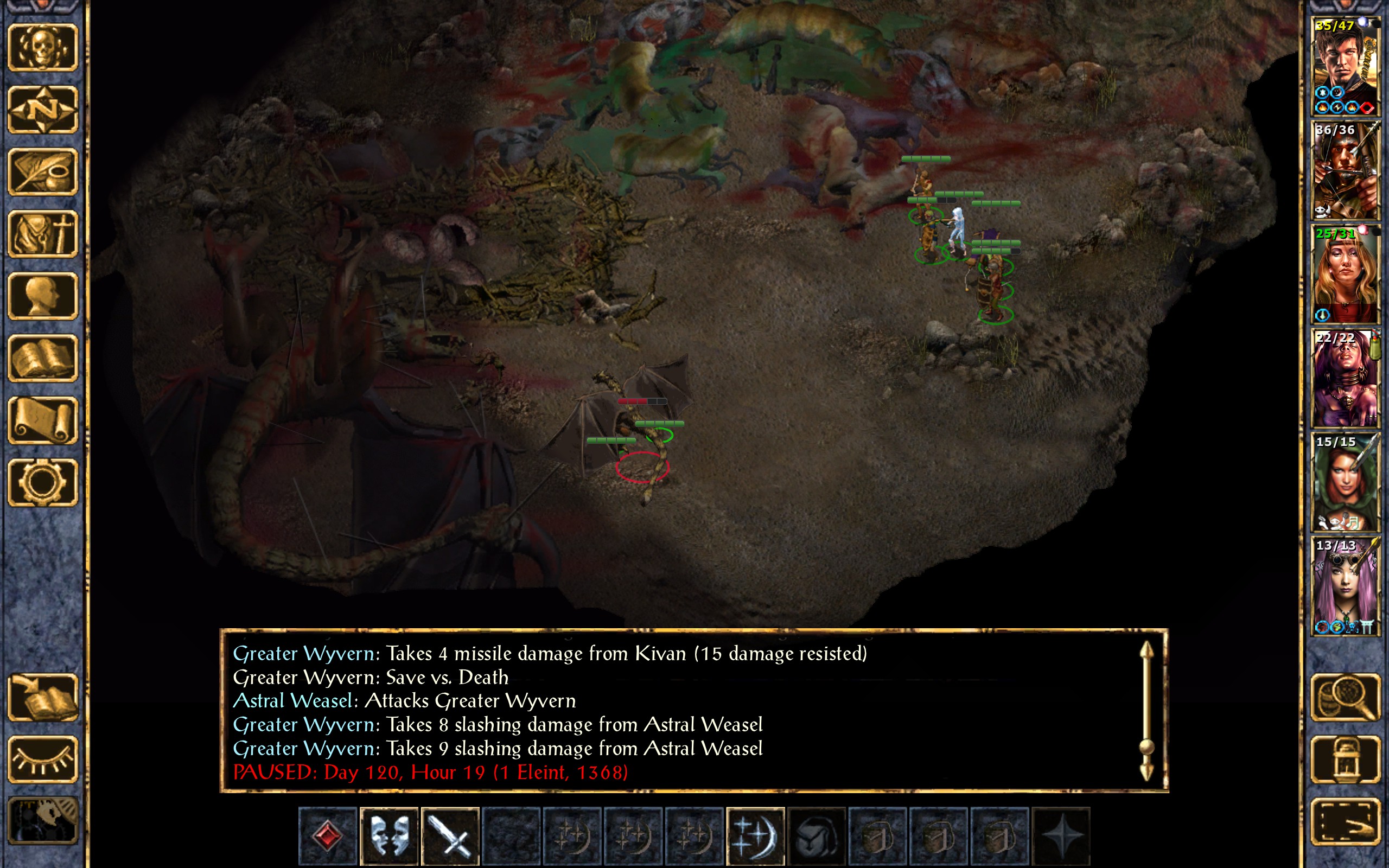Screen dimensions: 1389x868
Task: Open the options gear icon
Action: (43, 482)
